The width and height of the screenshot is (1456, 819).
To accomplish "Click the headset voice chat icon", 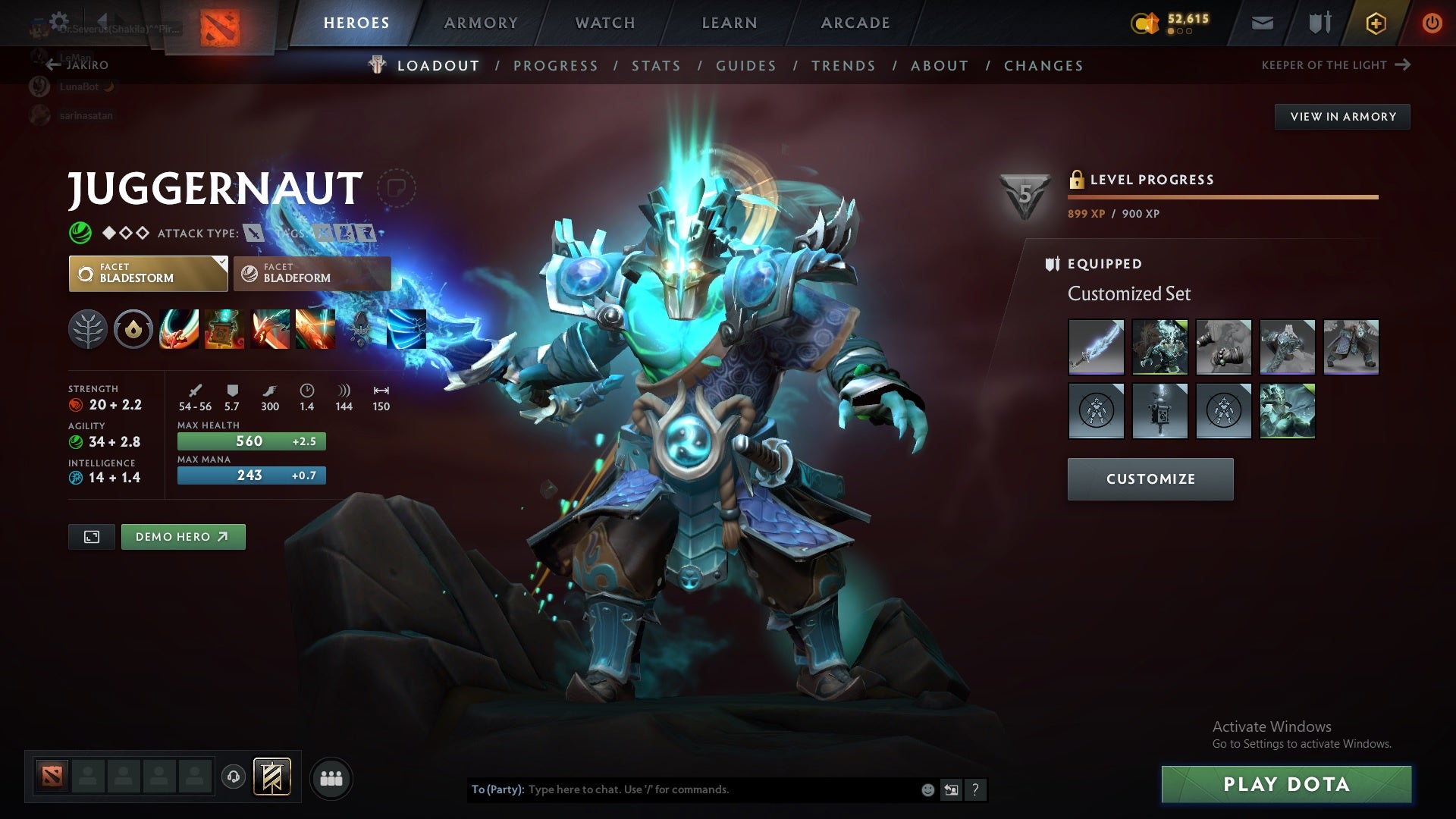I will point(235,777).
